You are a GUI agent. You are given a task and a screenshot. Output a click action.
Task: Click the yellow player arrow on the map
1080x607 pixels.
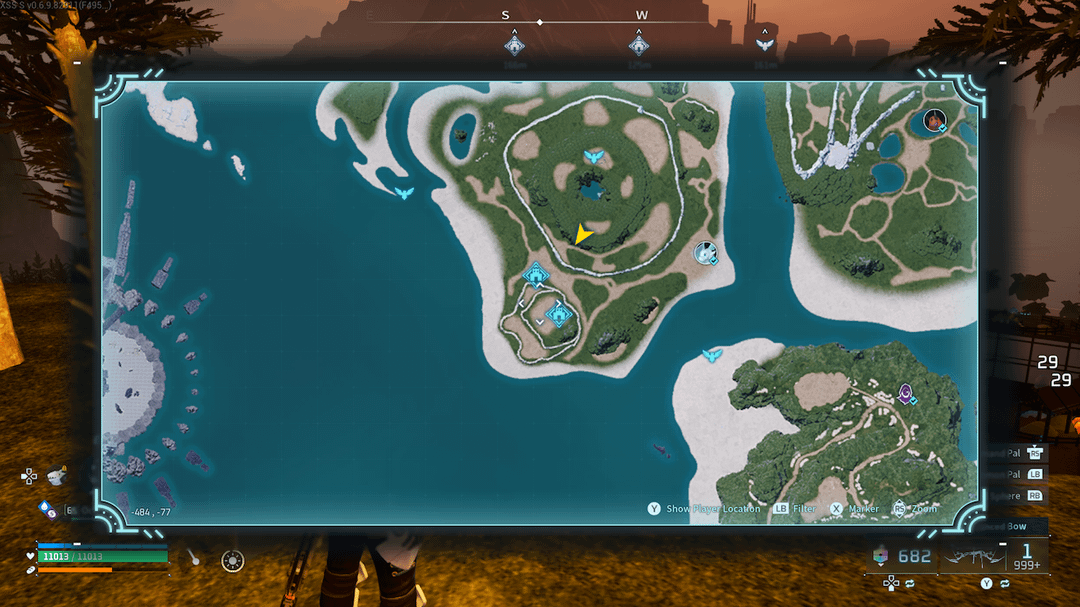(582, 235)
